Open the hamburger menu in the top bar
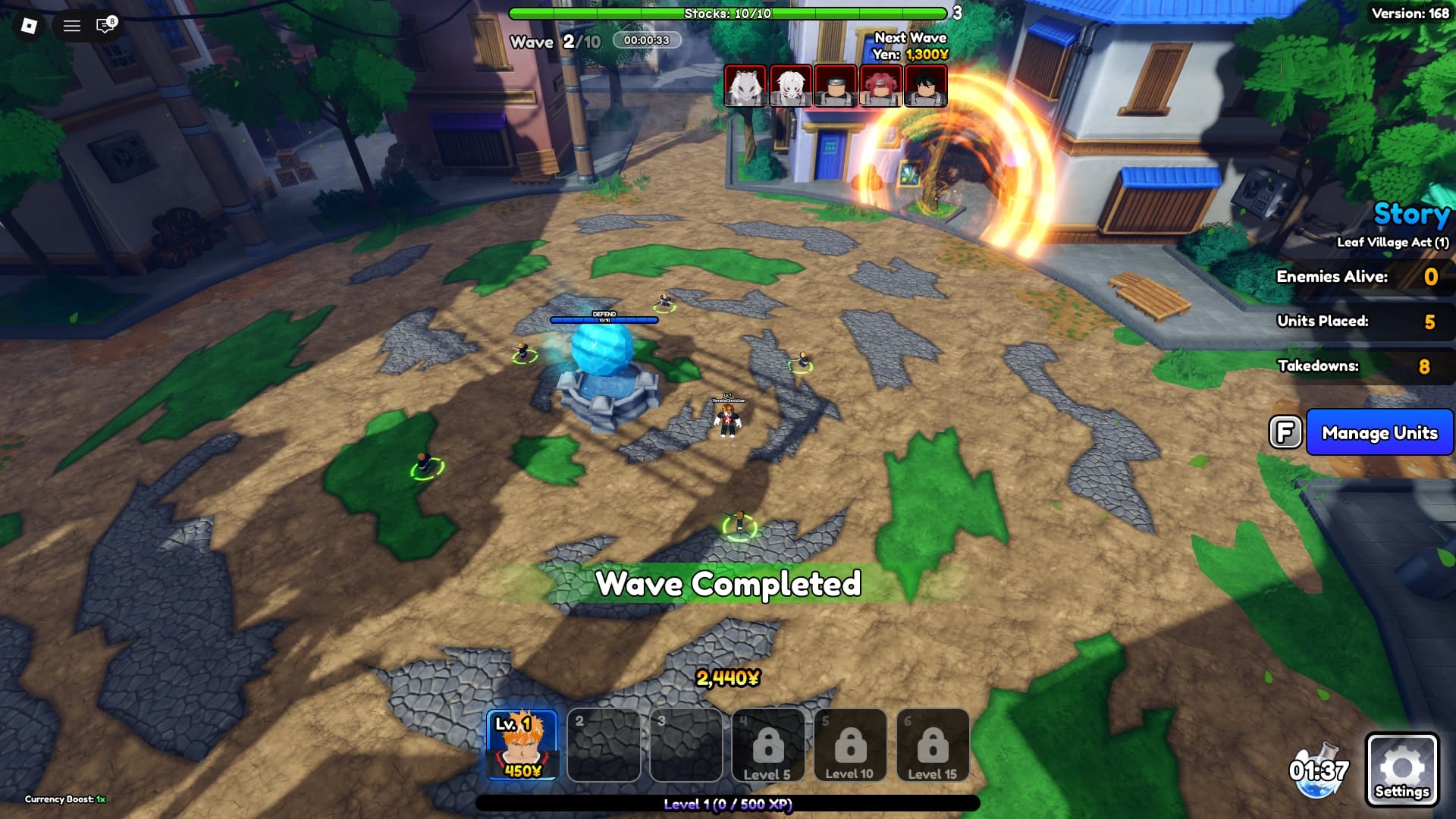Viewport: 1456px width, 819px height. [x=72, y=26]
